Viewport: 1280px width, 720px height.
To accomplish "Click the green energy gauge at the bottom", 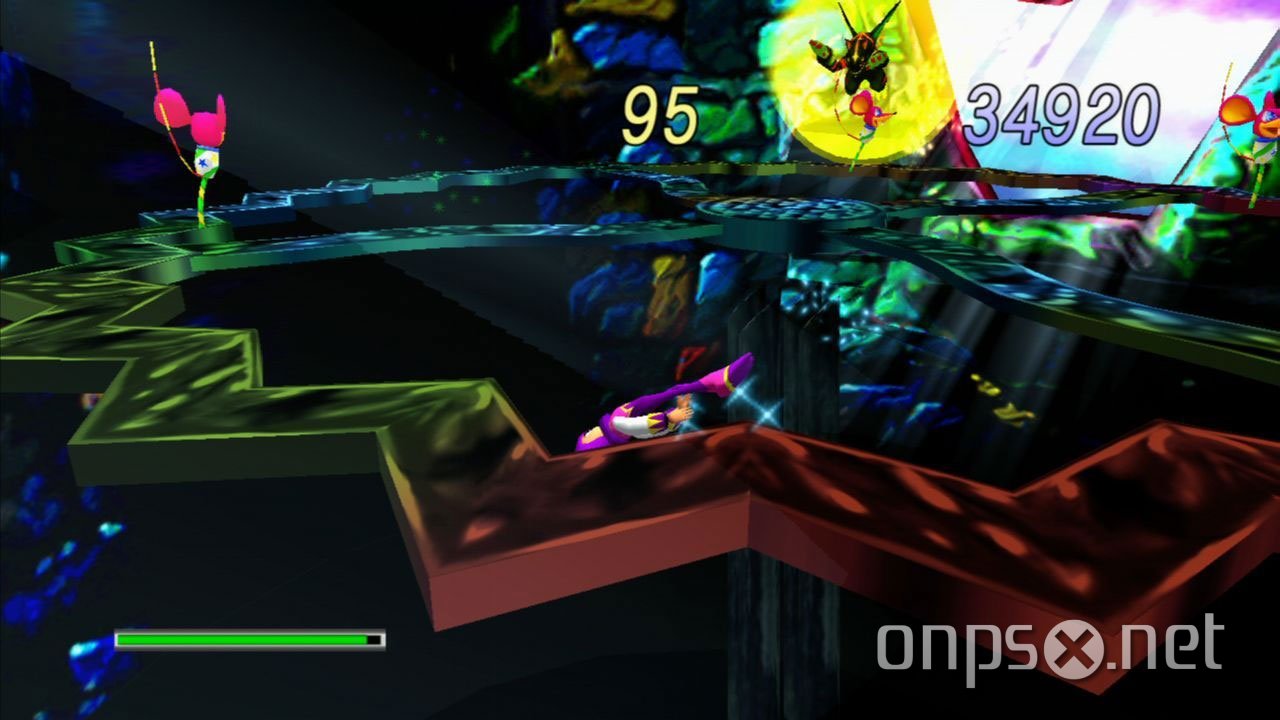I will click(x=245, y=637).
